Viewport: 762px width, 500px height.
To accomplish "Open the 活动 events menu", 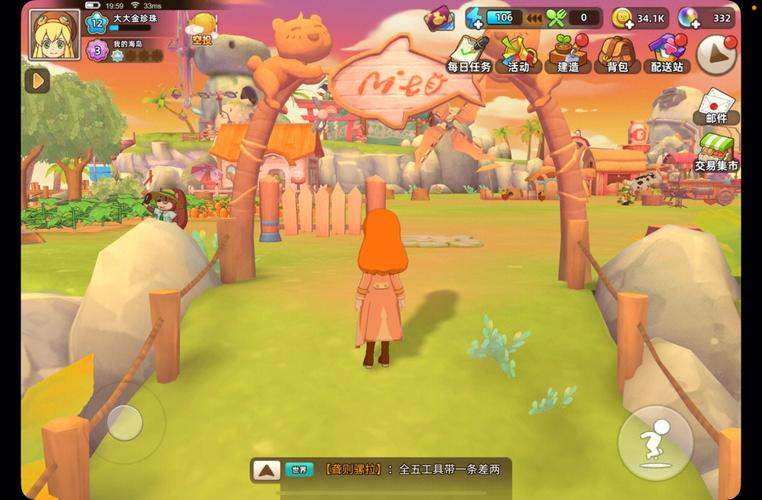I will click(519, 53).
